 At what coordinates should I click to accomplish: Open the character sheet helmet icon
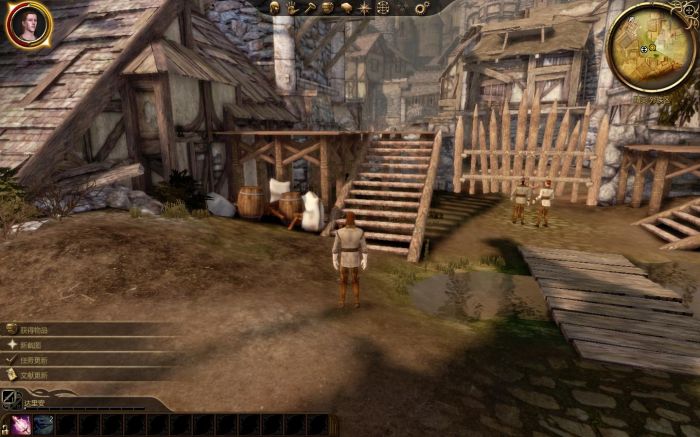pyautogui.click(x=273, y=7)
